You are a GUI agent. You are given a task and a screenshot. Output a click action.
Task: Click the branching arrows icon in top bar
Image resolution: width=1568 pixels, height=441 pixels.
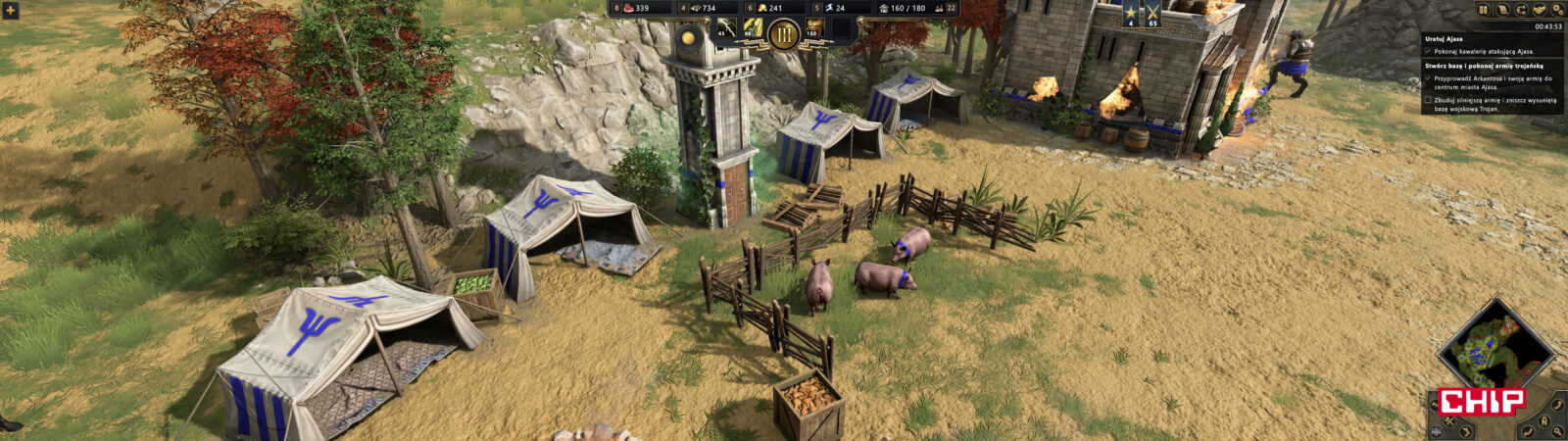click(1521, 10)
